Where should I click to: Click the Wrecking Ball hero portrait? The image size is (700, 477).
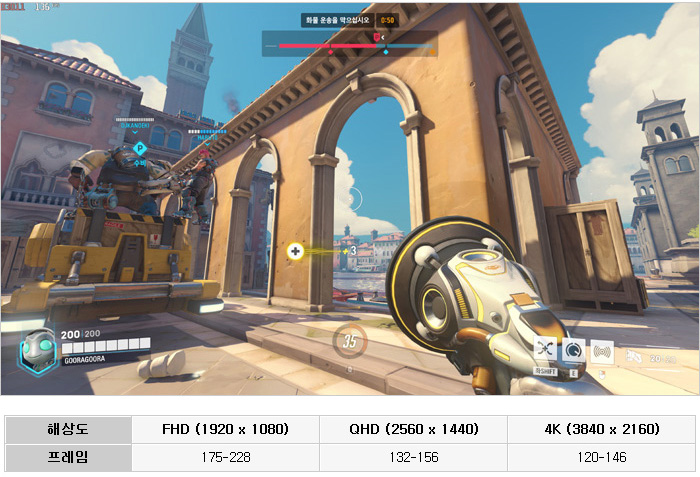click(x=38, y=348)
